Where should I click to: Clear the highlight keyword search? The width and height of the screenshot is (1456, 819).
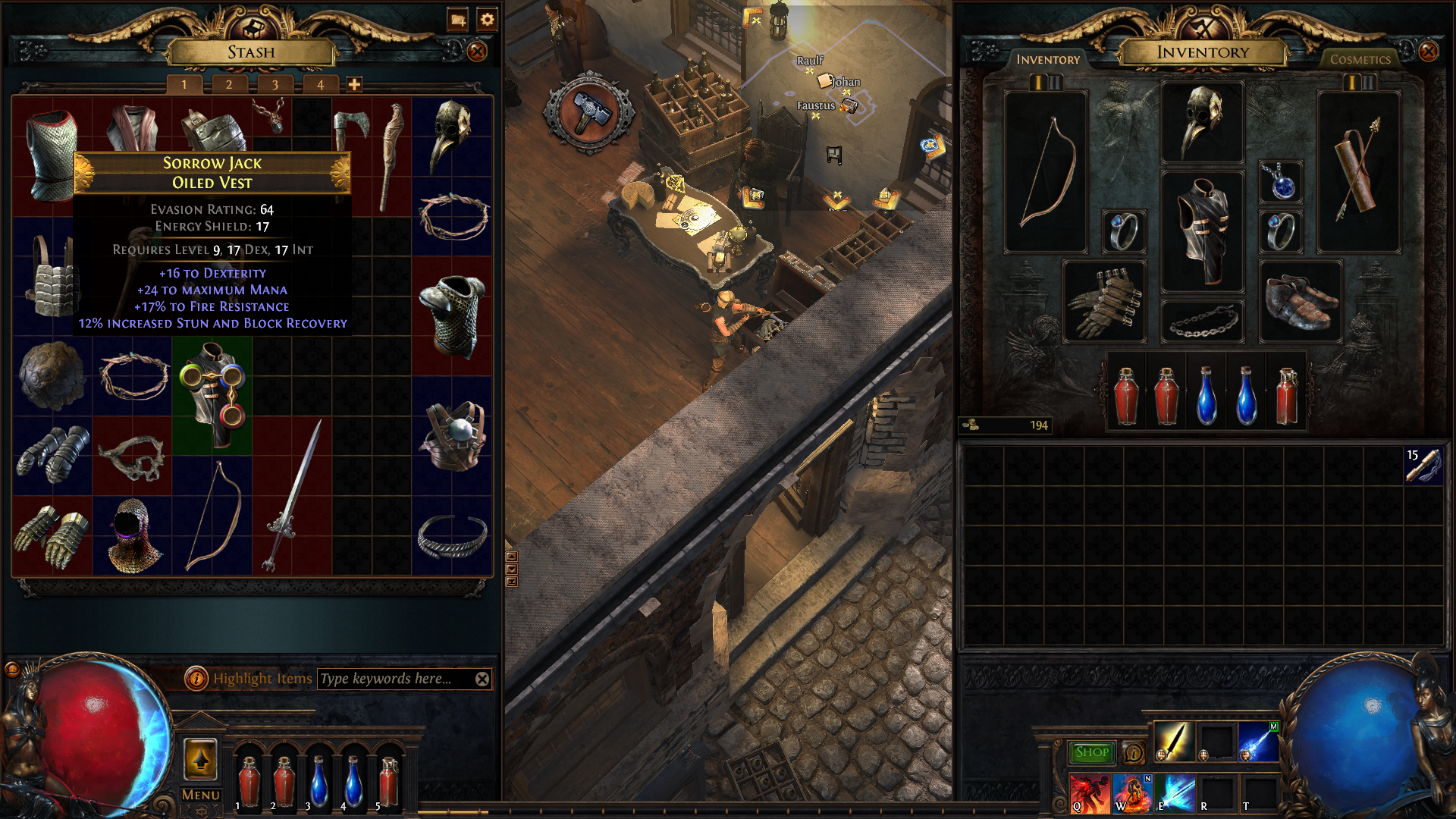[x=482, y=679]
